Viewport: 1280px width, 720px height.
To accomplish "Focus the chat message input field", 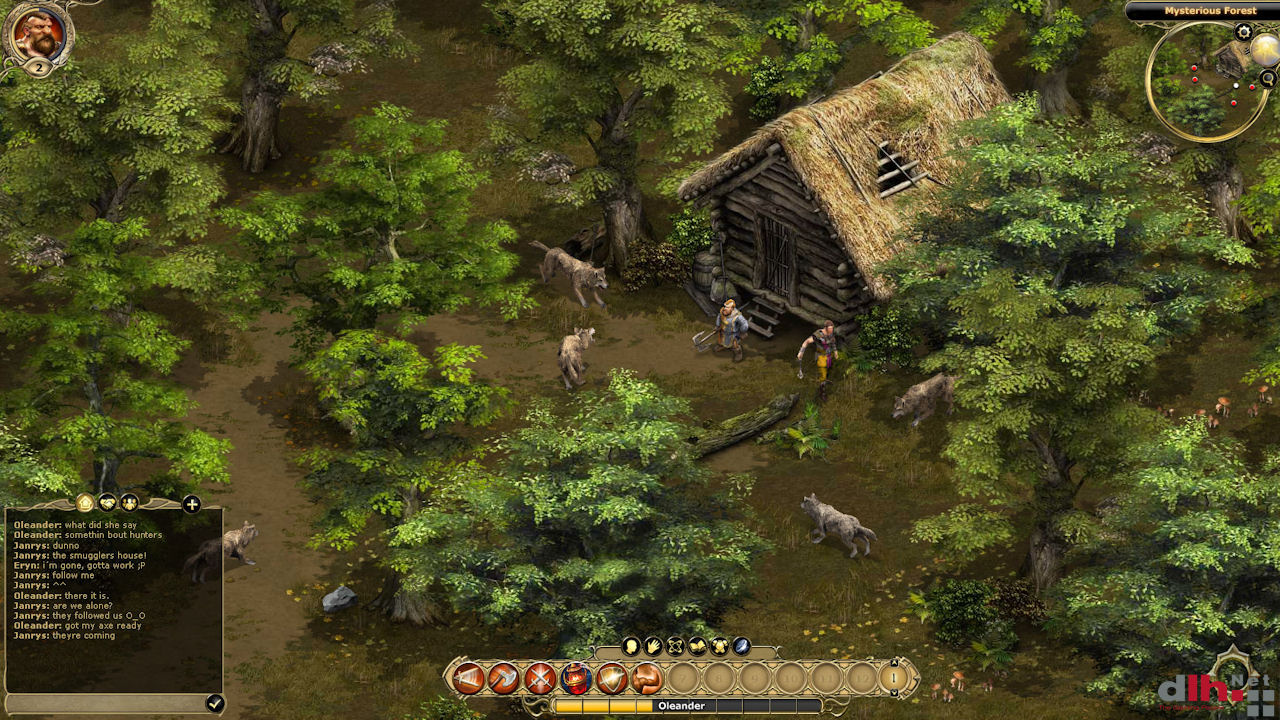I will [105, 703].
